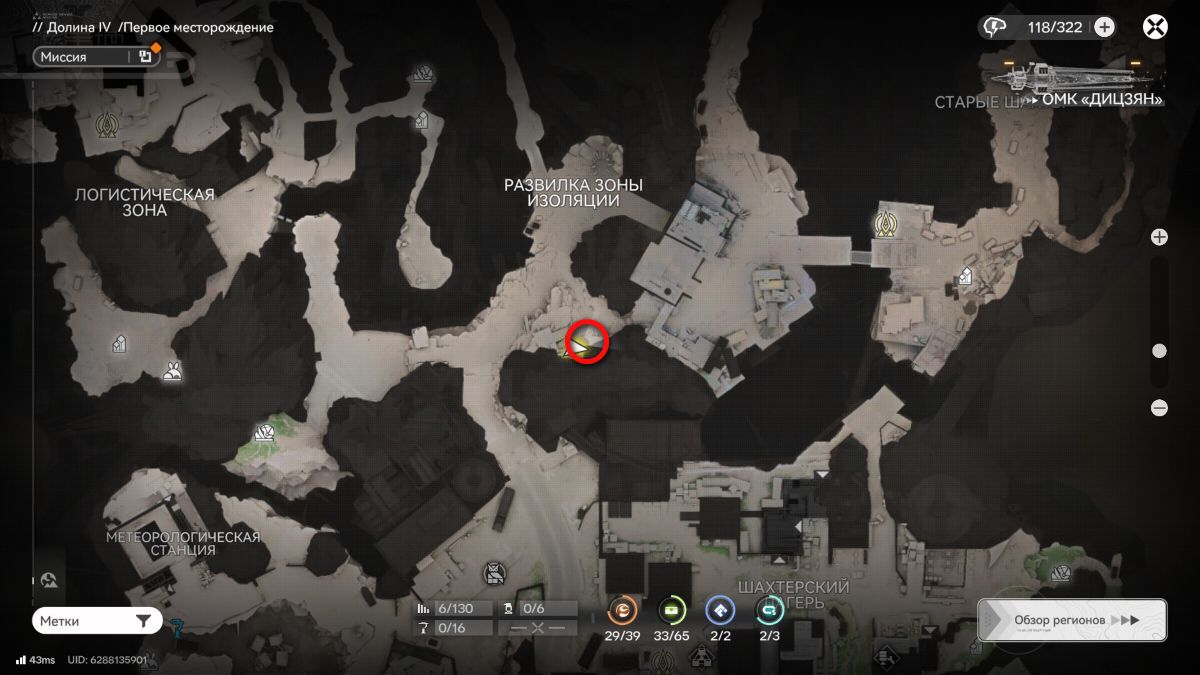This screenshot has width=1200, height=675.
Task: Select the orange collectible counter showing 29/39
Action: tap(622, 608)
